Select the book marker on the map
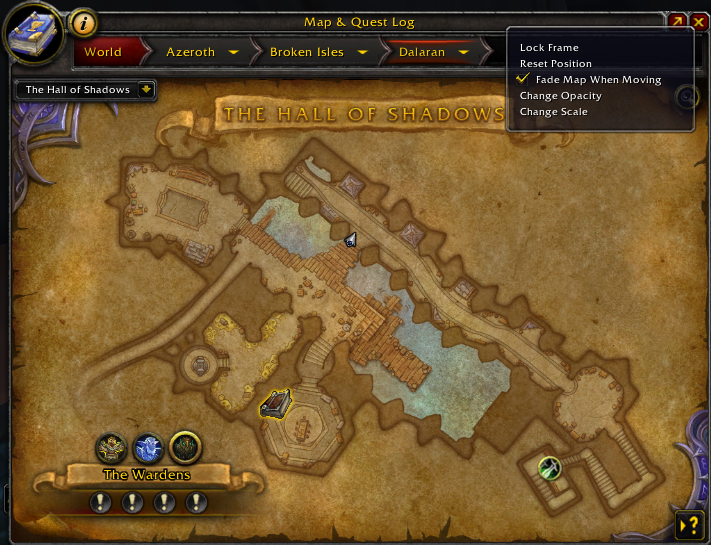The width and height of the screenshot is (711, 545). pyautogui.click(x=276, y=404)
